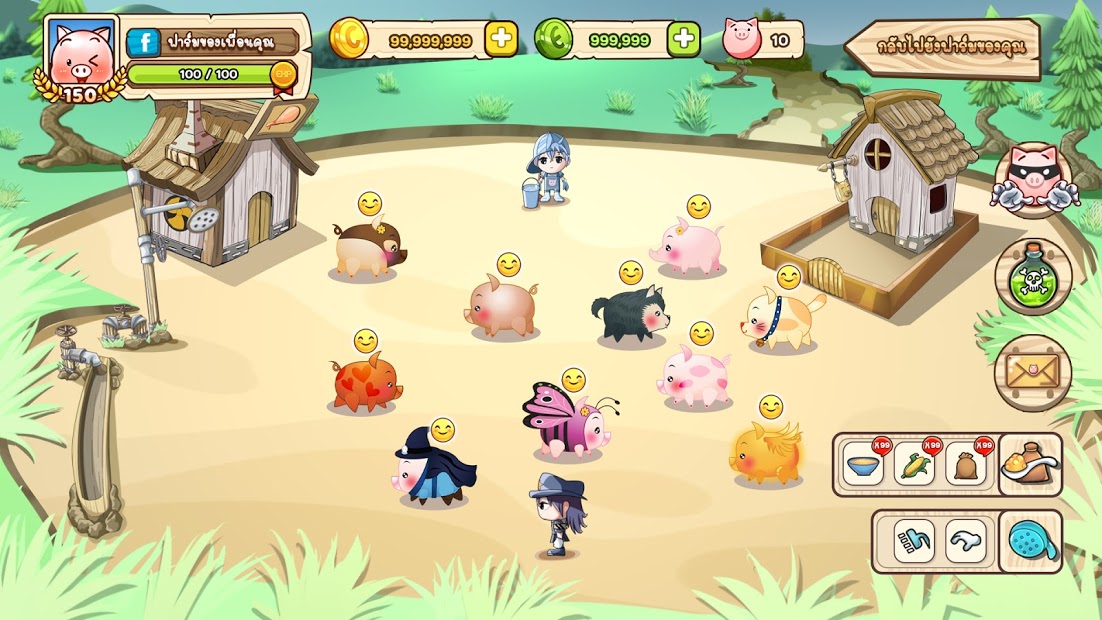Open the masked thief pig button

pyautogui.click(x=1033, y=180)
